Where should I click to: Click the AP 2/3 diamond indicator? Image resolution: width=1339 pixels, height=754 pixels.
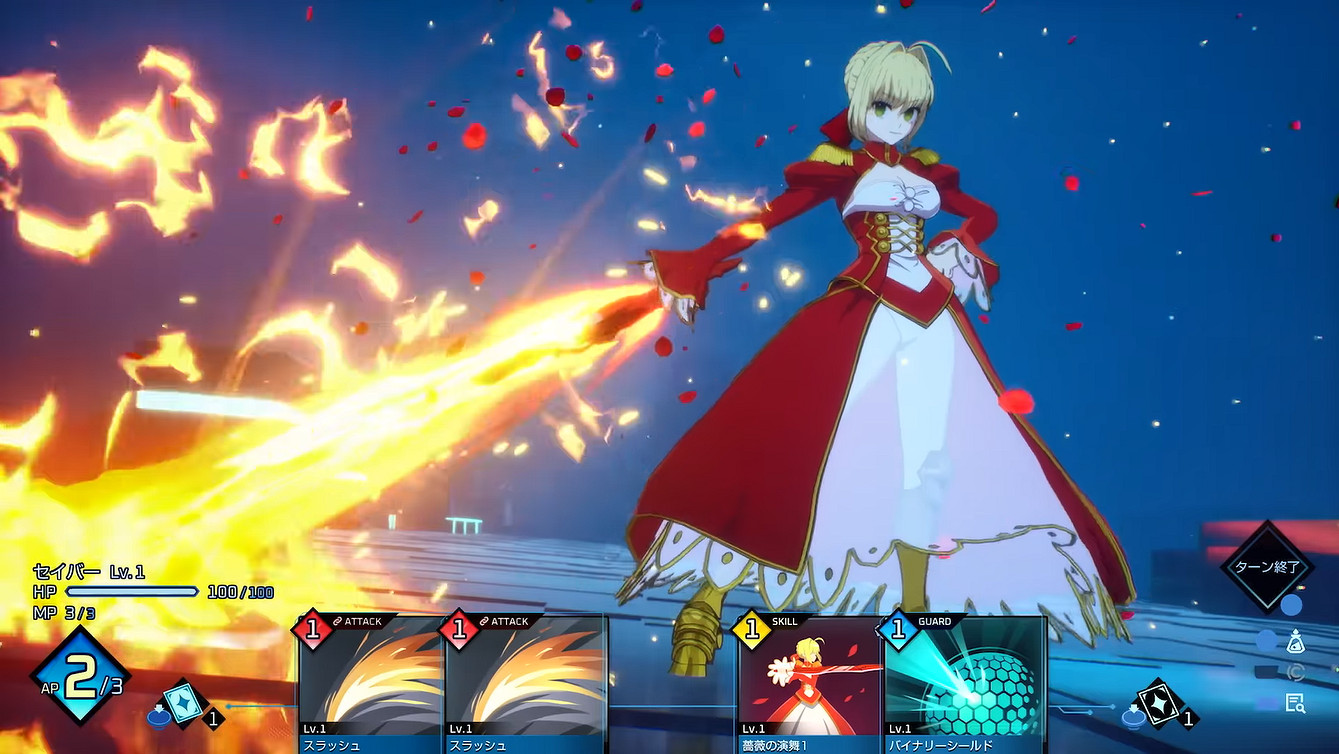click(x=78, y=670)
